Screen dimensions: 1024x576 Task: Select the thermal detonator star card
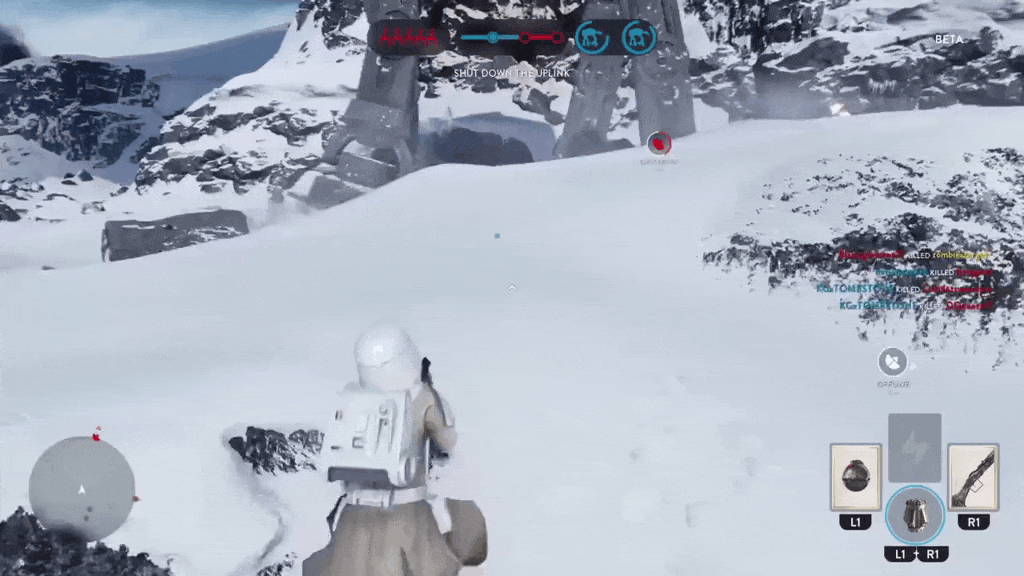click(855, 478)
